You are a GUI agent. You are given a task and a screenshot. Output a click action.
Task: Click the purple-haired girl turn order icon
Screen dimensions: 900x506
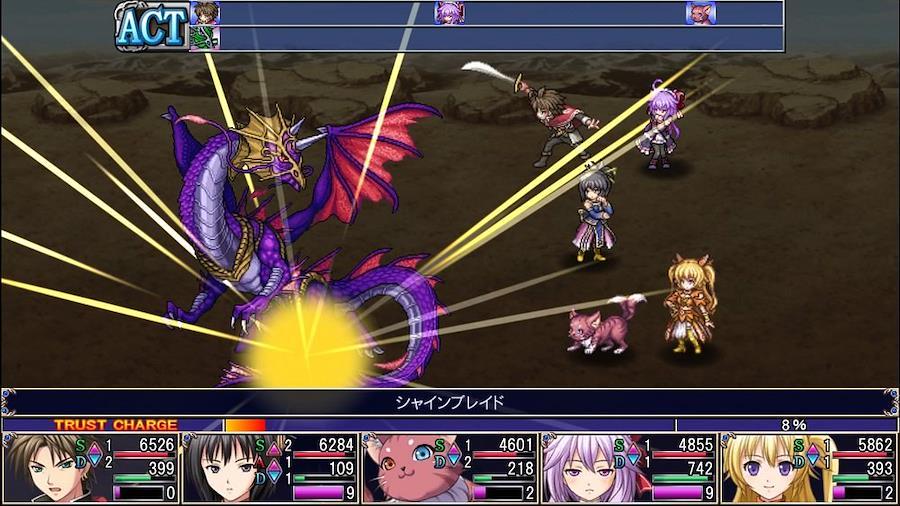449,13
